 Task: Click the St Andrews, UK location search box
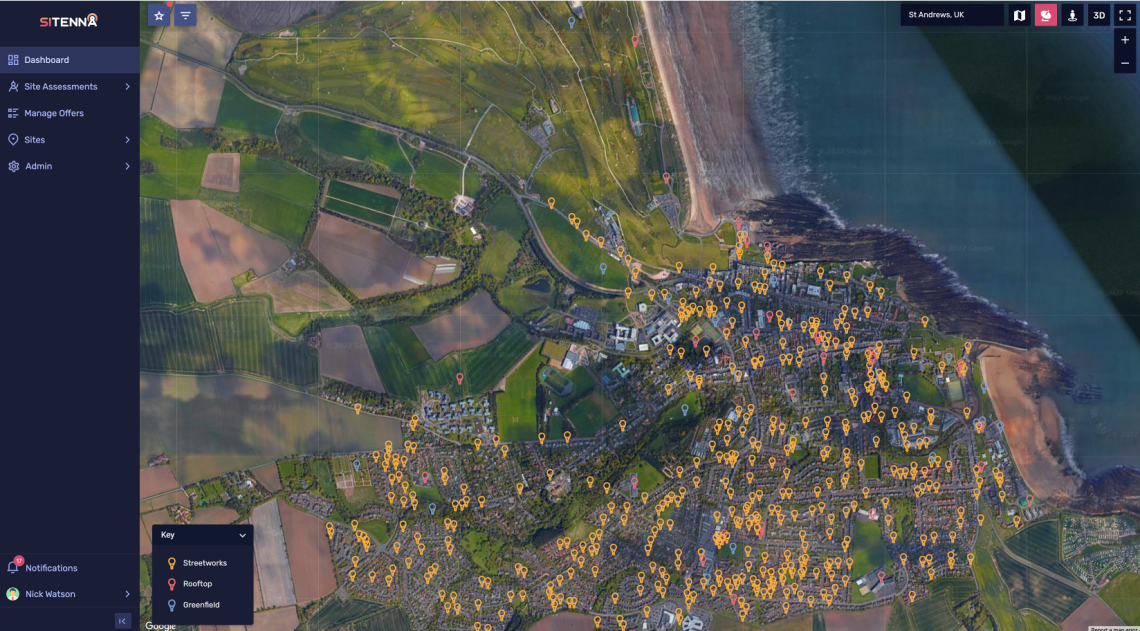[x=951, y=15]
